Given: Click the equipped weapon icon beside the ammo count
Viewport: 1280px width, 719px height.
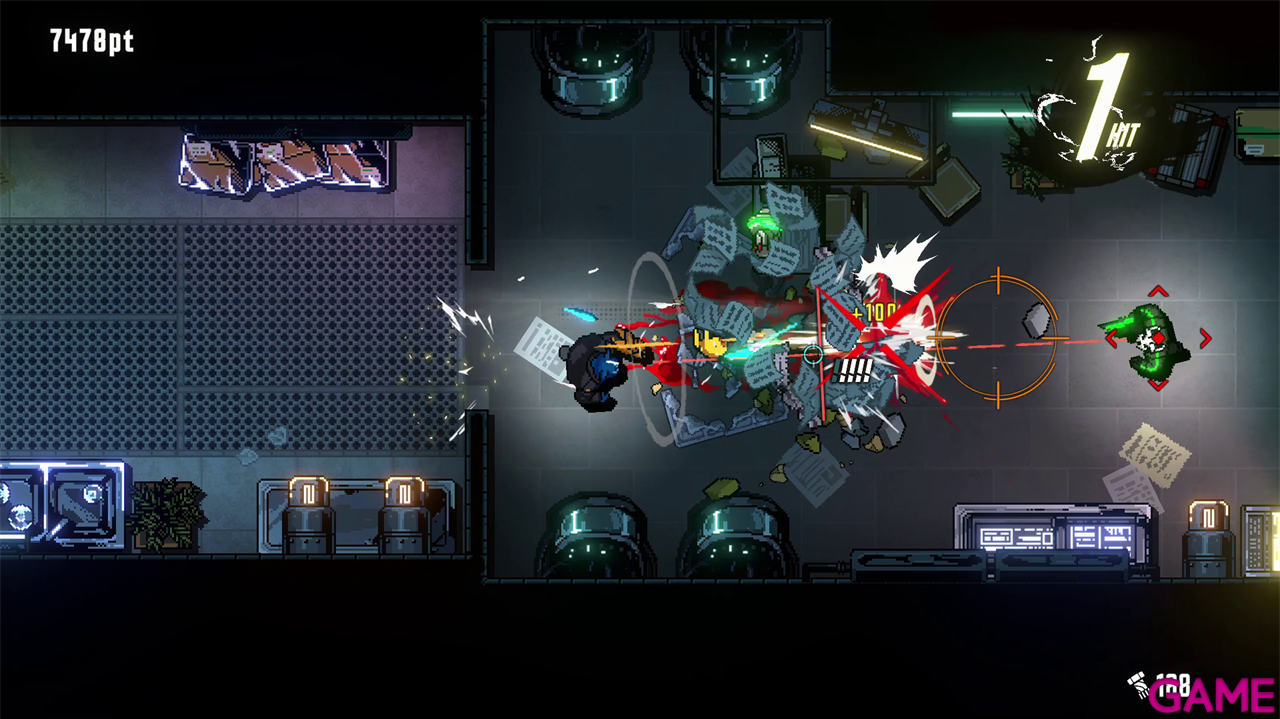Looking at the screenshot, I should [1138, 685].
